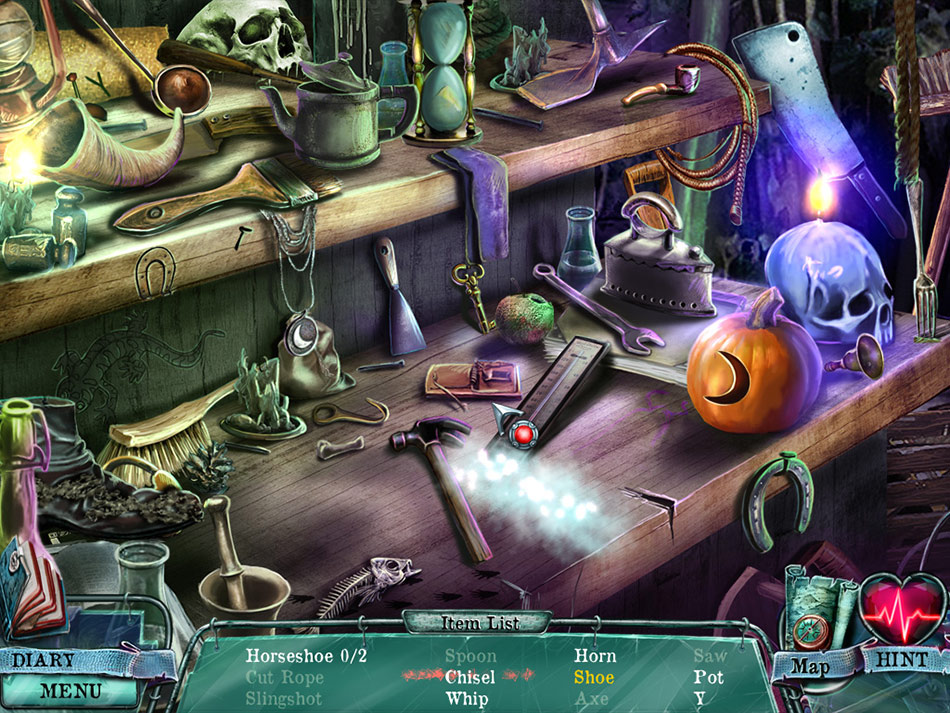The image size is (950, 713).
Task: Select Chisel in the item list
Action: click(x=471, y=677)
